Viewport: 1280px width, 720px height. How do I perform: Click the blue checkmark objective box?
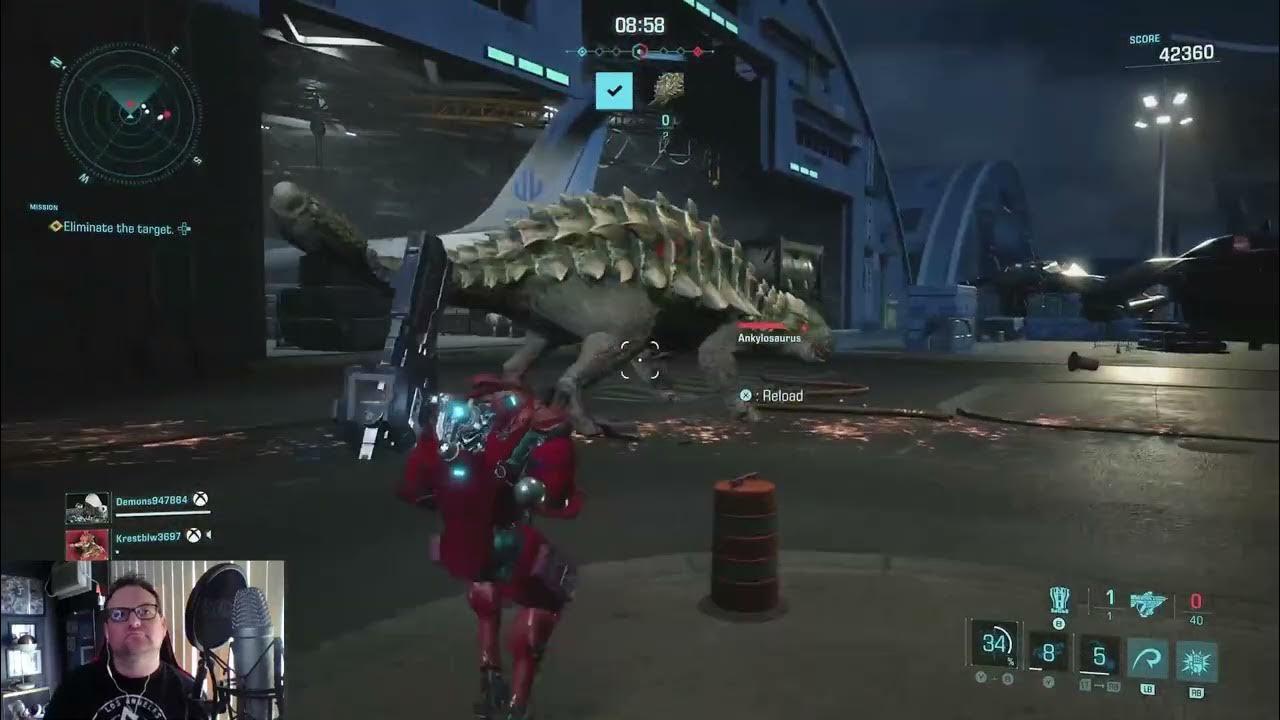pos(614,91)
